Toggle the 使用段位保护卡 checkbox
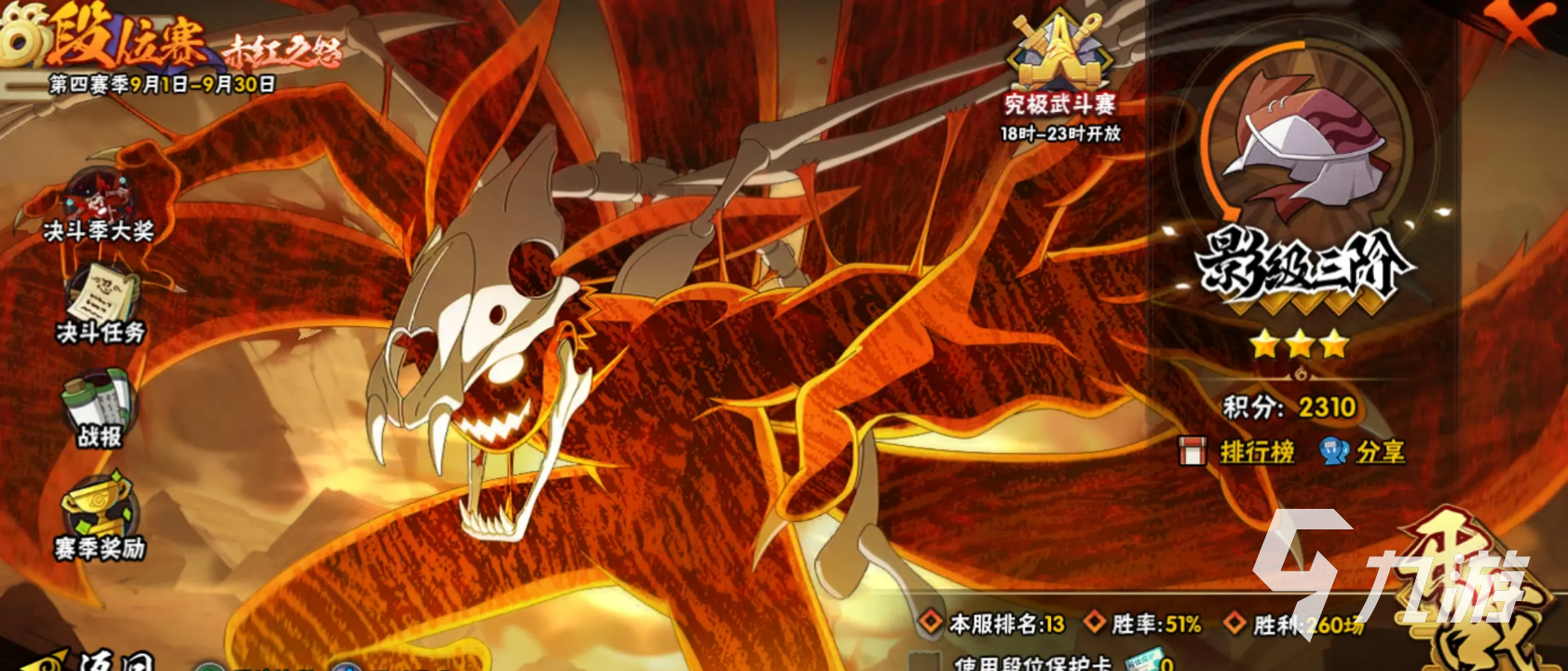The width and height of the screenshot is (1568, 671). (x=924, y=663)
